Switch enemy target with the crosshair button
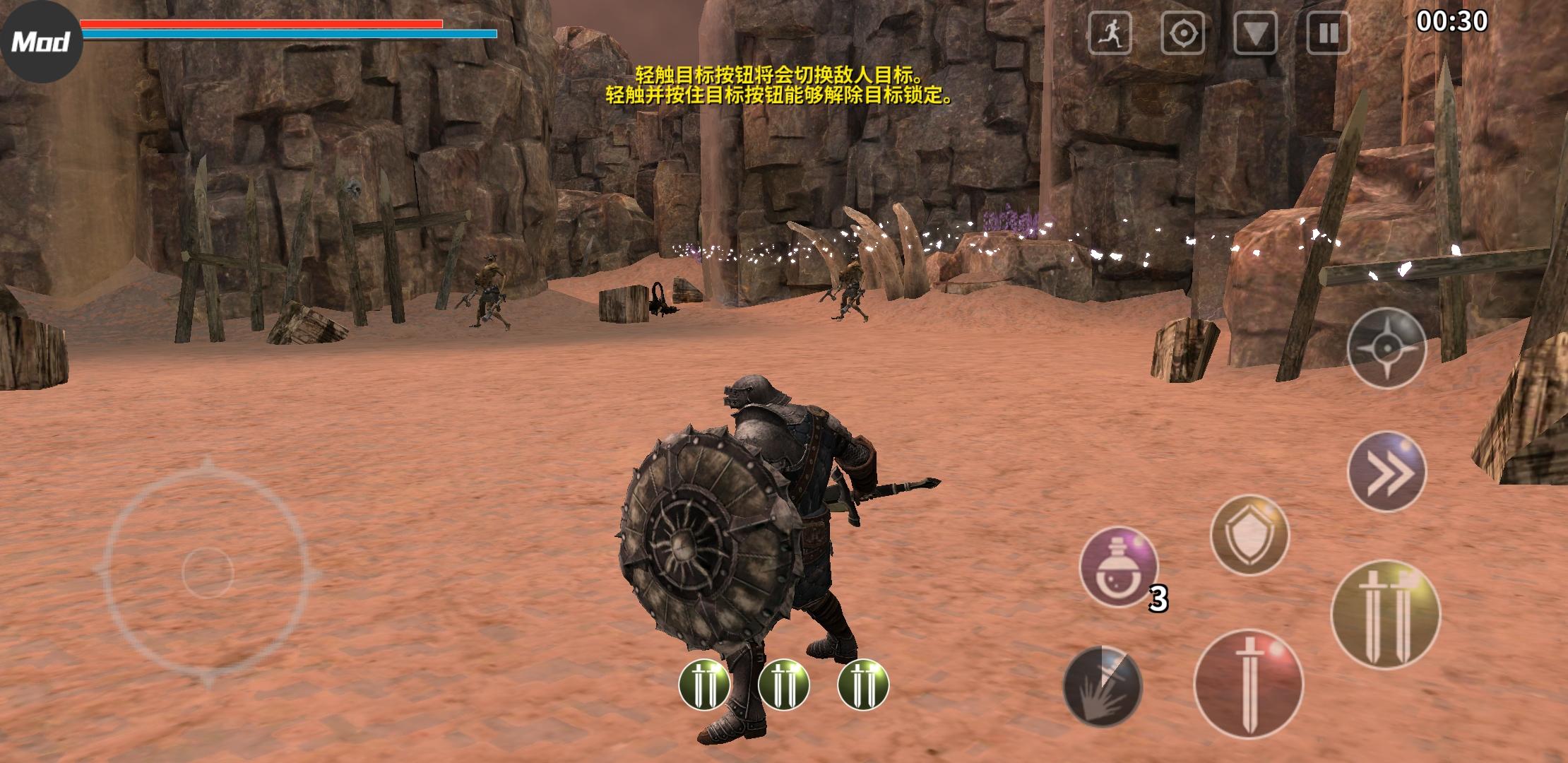This screenshot has height=763, width=1568. click(1183, 33)
